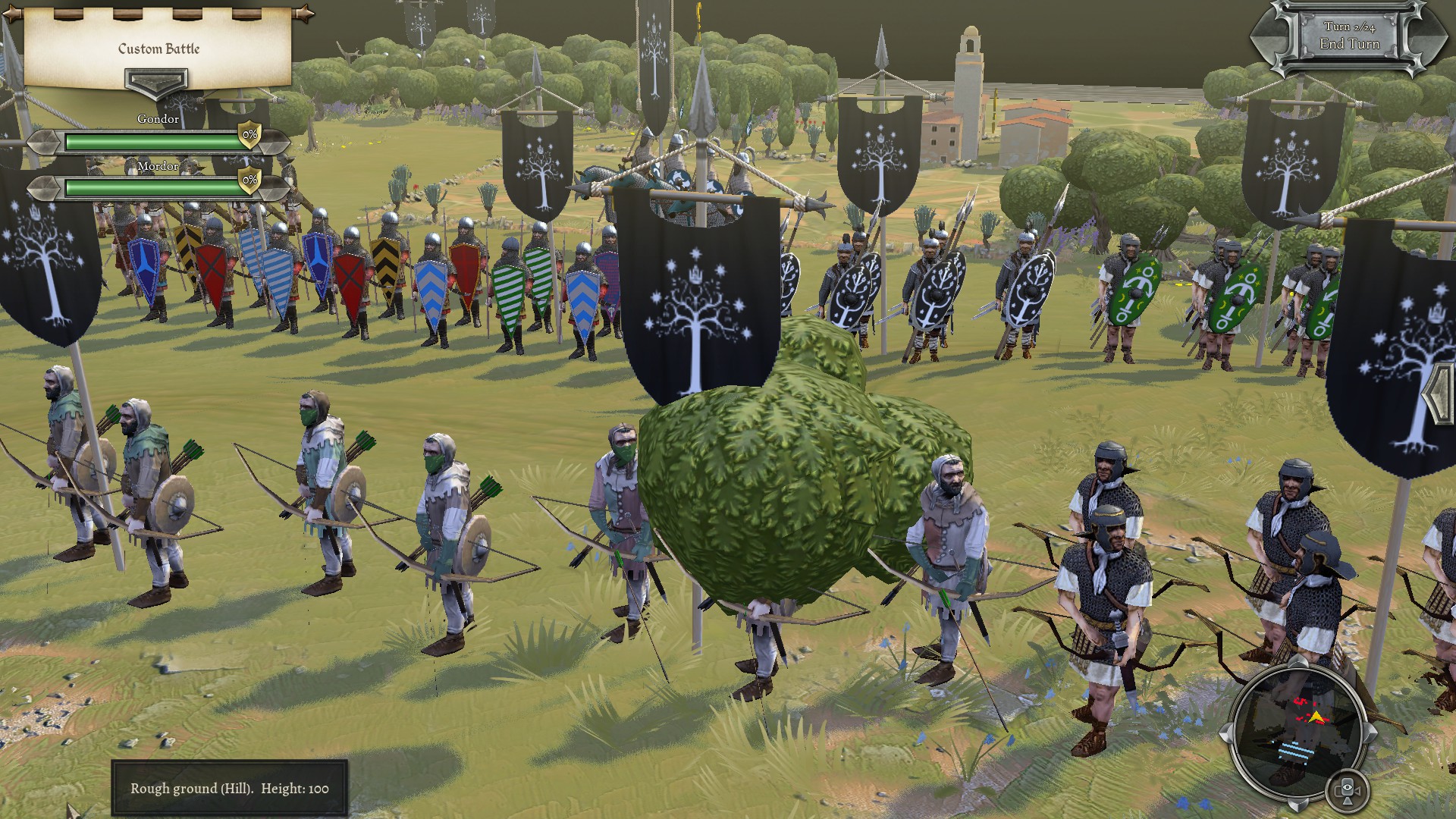Click the minimap's left arrow

pos(1227,732)
